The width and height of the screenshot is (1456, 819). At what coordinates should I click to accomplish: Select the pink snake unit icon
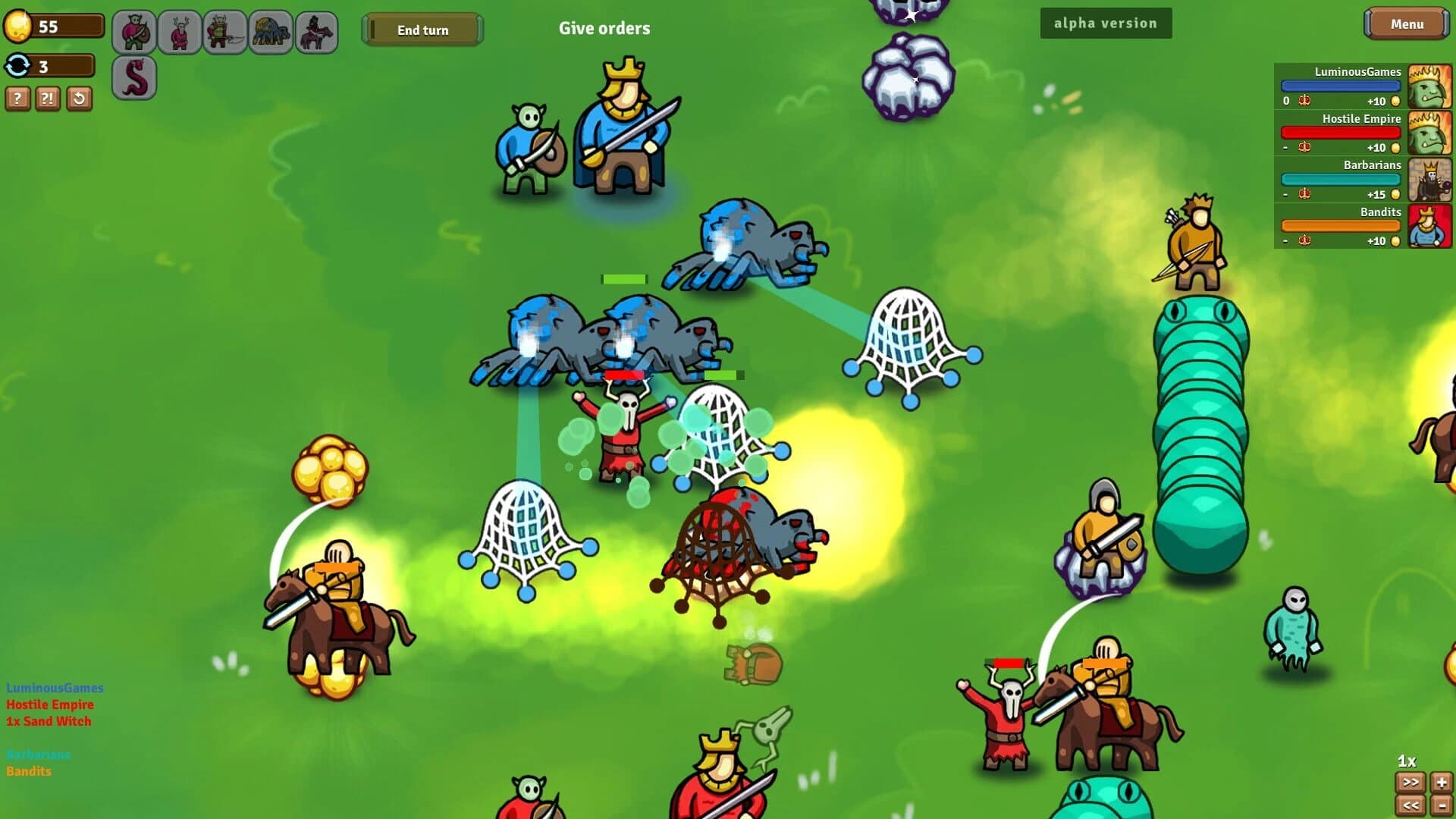134,76
